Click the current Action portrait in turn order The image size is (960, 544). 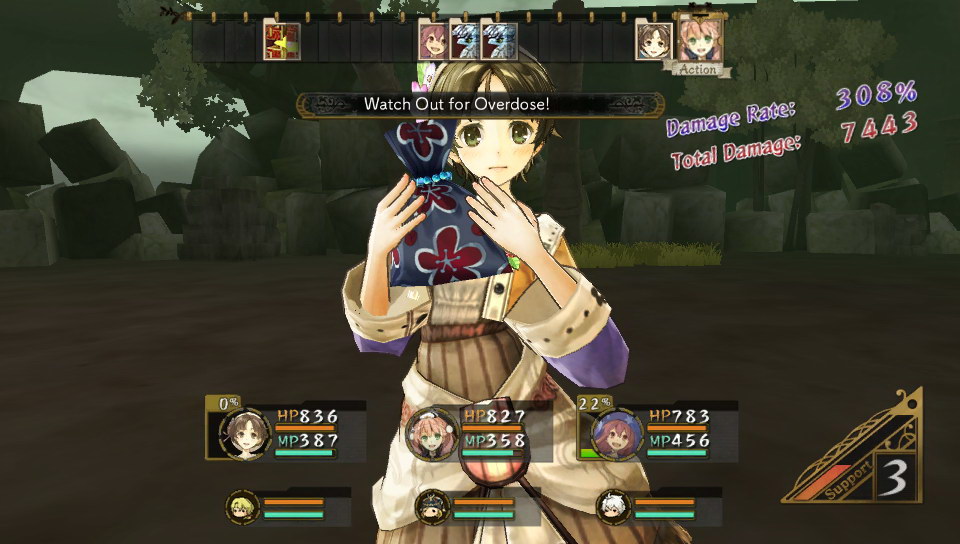pos(697,40)
